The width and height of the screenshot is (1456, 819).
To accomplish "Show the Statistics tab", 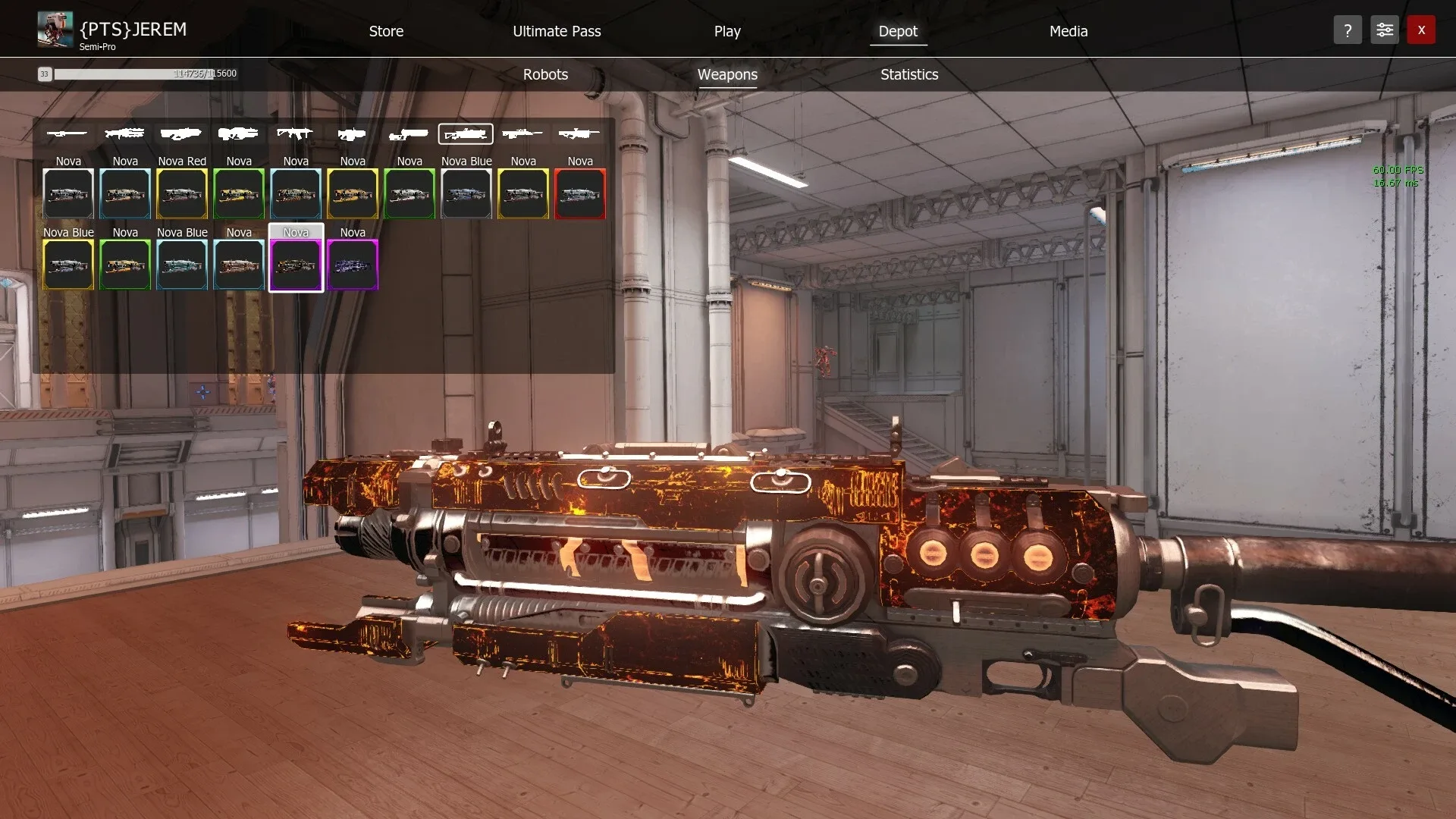I will (909, 74).
